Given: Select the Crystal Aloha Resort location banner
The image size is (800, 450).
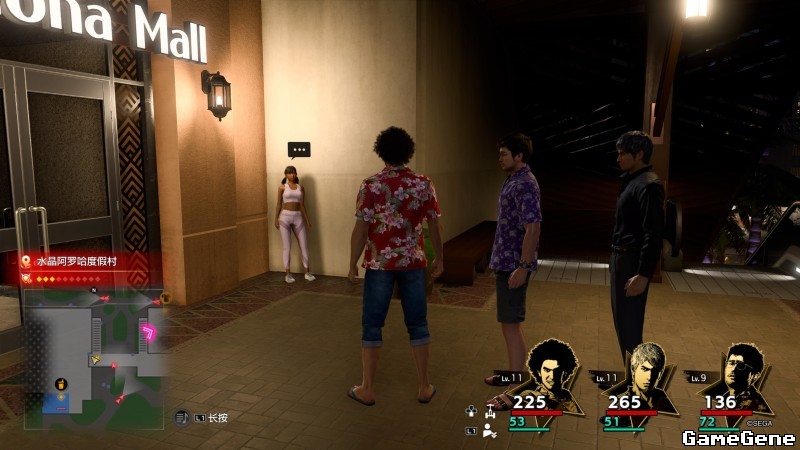Looking at the screenshot, I should (x=83, y=261).
